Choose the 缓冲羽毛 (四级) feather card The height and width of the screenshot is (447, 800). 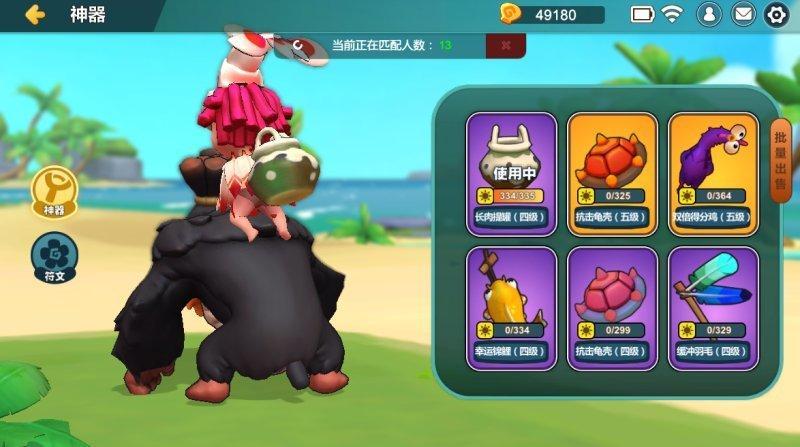[x=712, y=307]
